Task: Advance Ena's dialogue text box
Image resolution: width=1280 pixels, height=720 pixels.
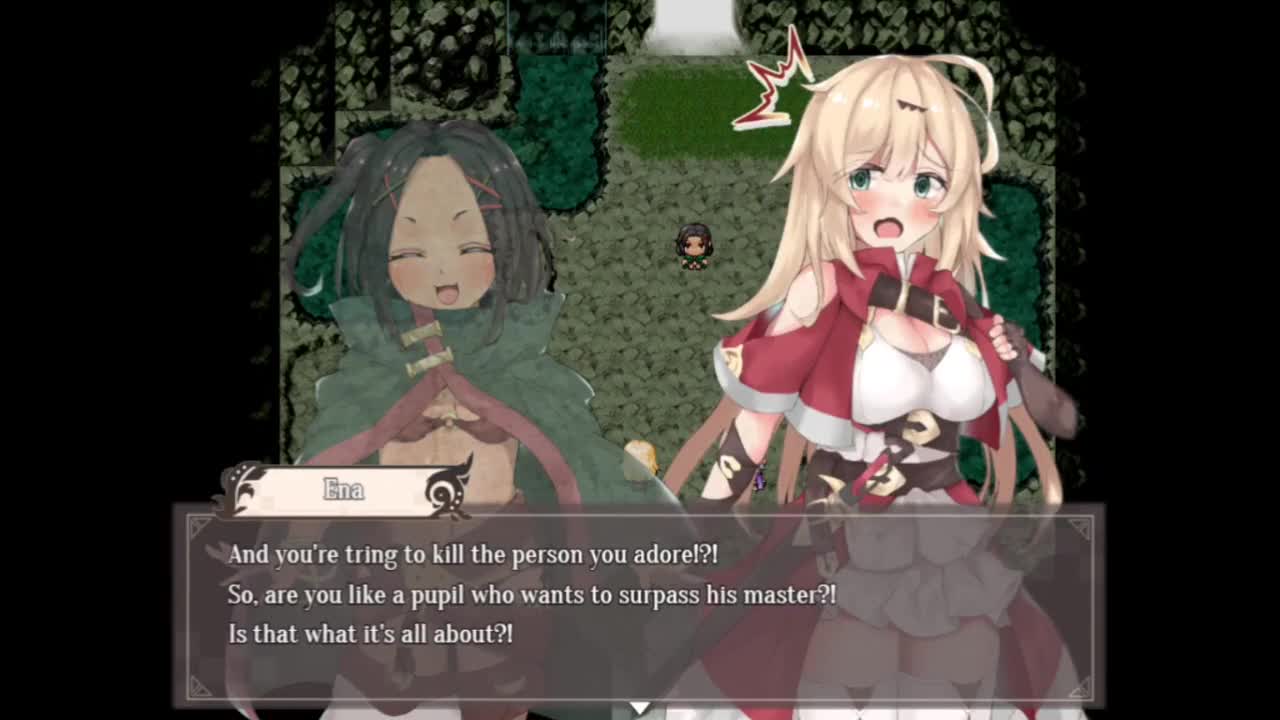Action: tap(640, 602)
